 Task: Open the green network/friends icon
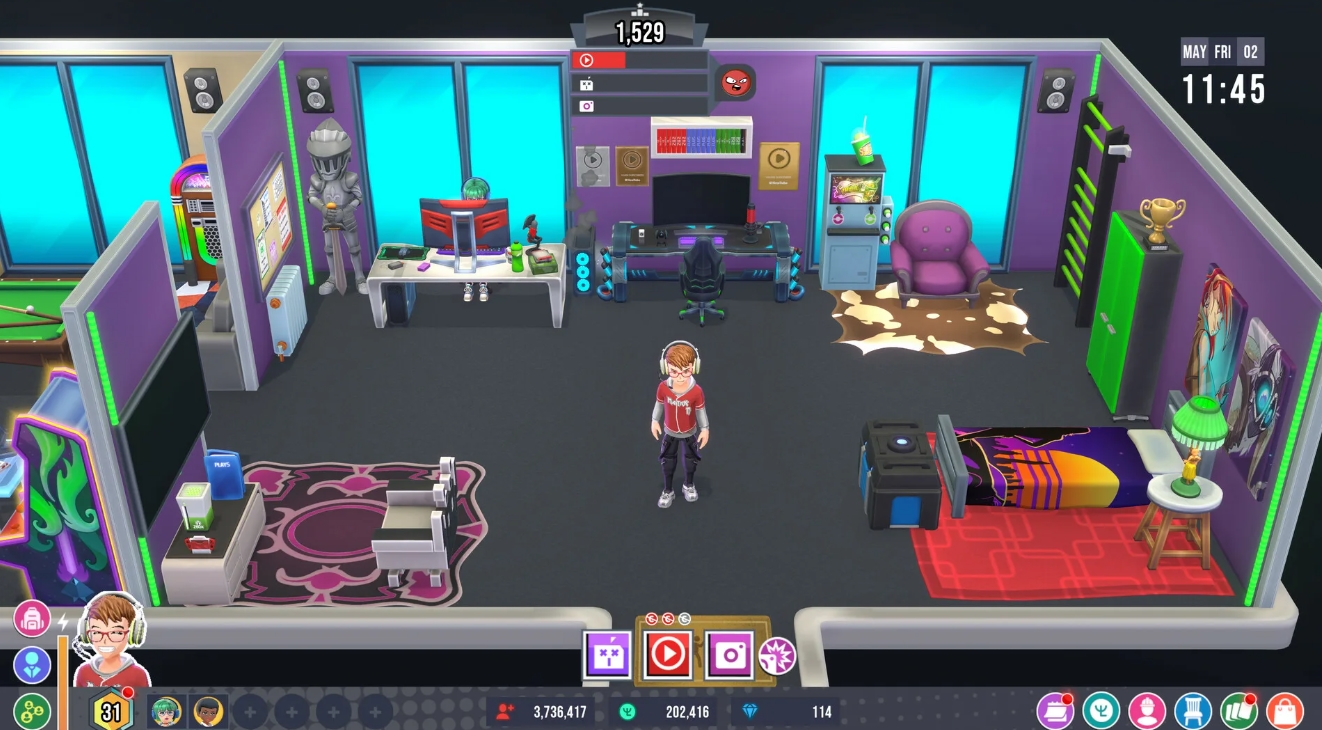click(x=30, y=712)
